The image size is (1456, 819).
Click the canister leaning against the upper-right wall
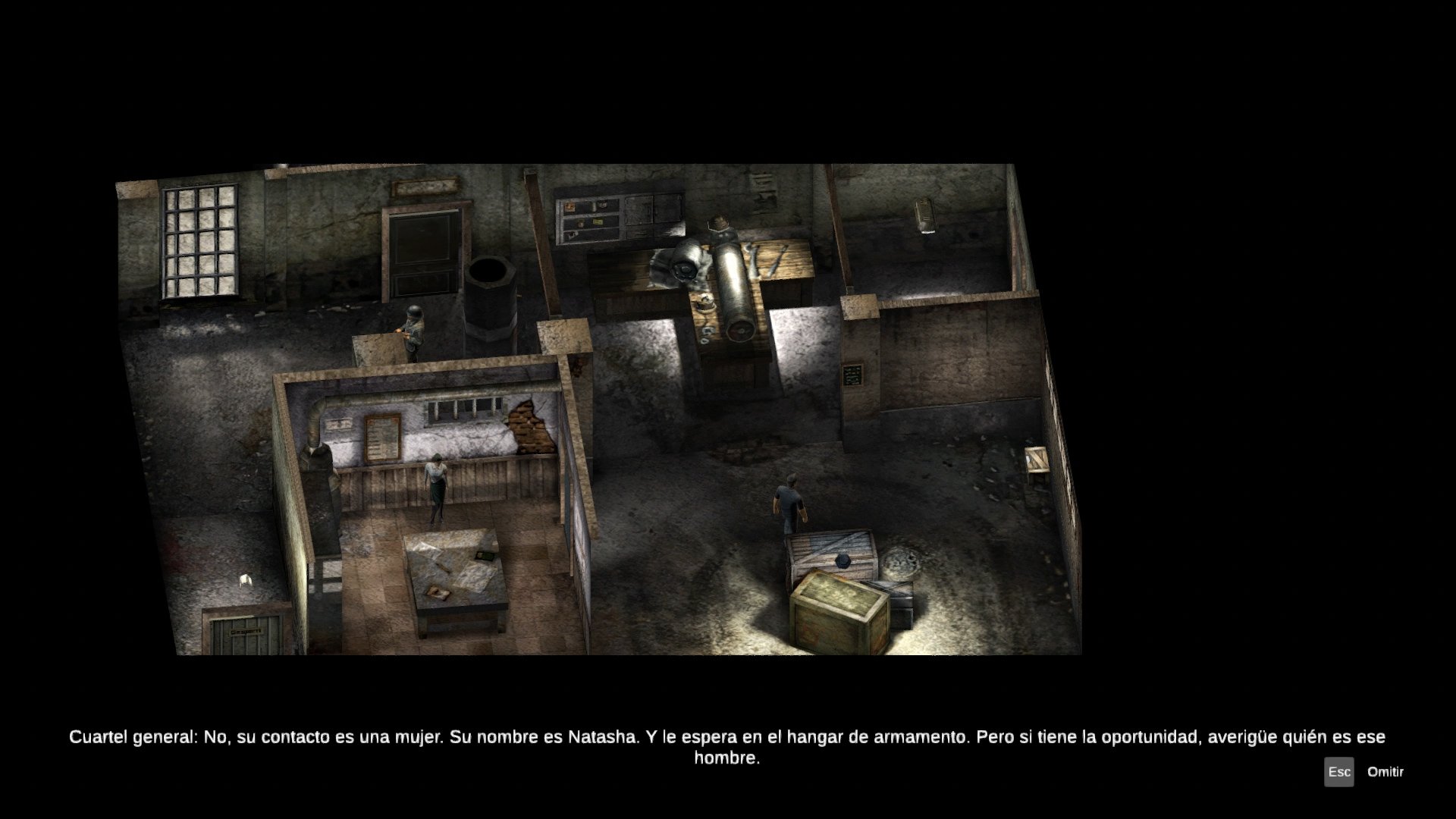click(x=925, y=216)
